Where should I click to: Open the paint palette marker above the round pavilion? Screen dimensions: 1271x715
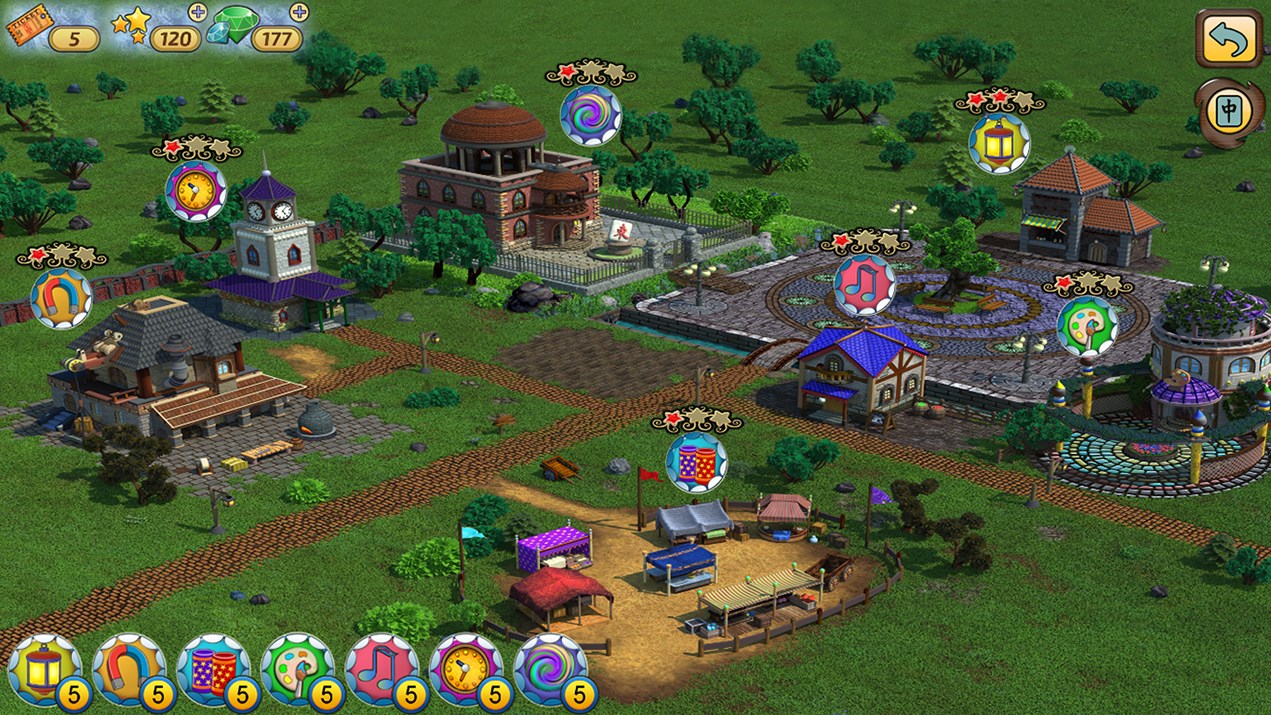(x=1087, y=326)
